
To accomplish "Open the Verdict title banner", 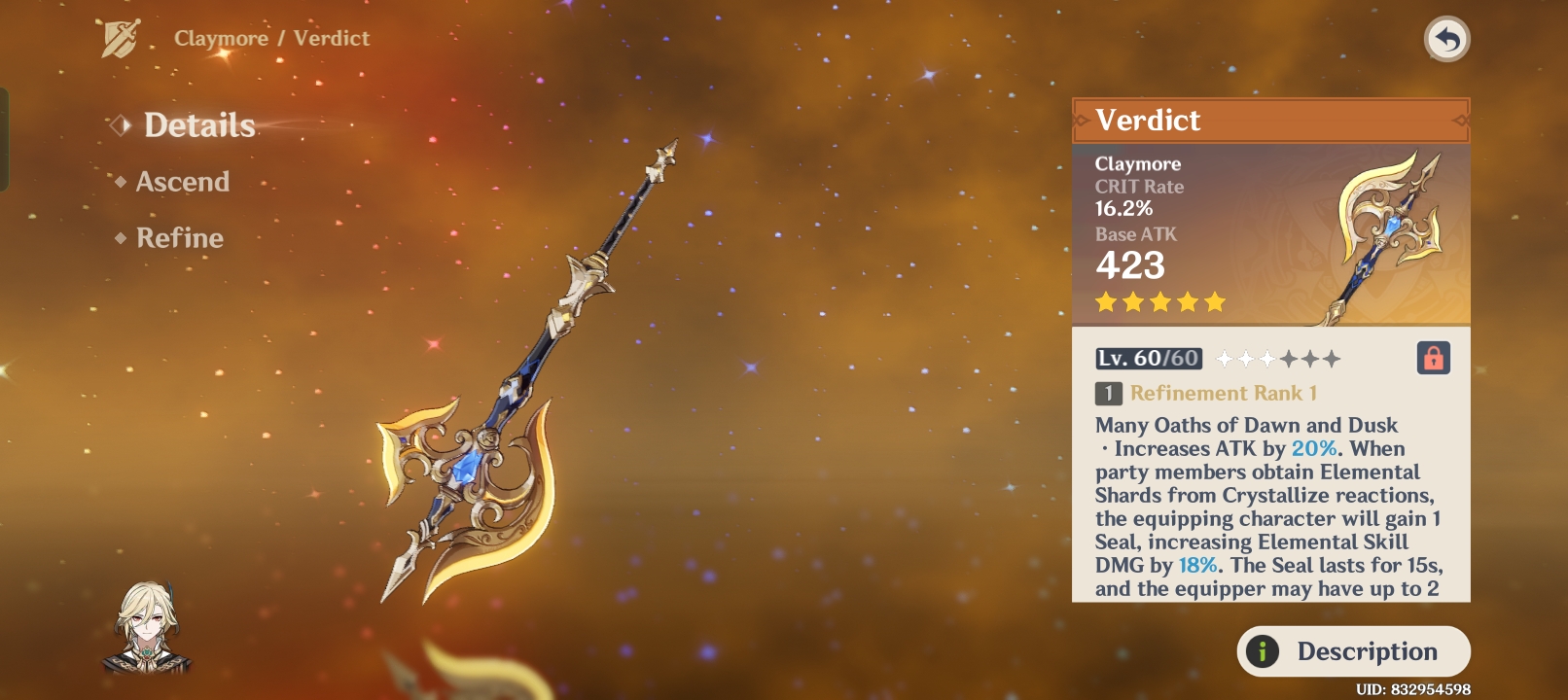I will (1269, 120).
